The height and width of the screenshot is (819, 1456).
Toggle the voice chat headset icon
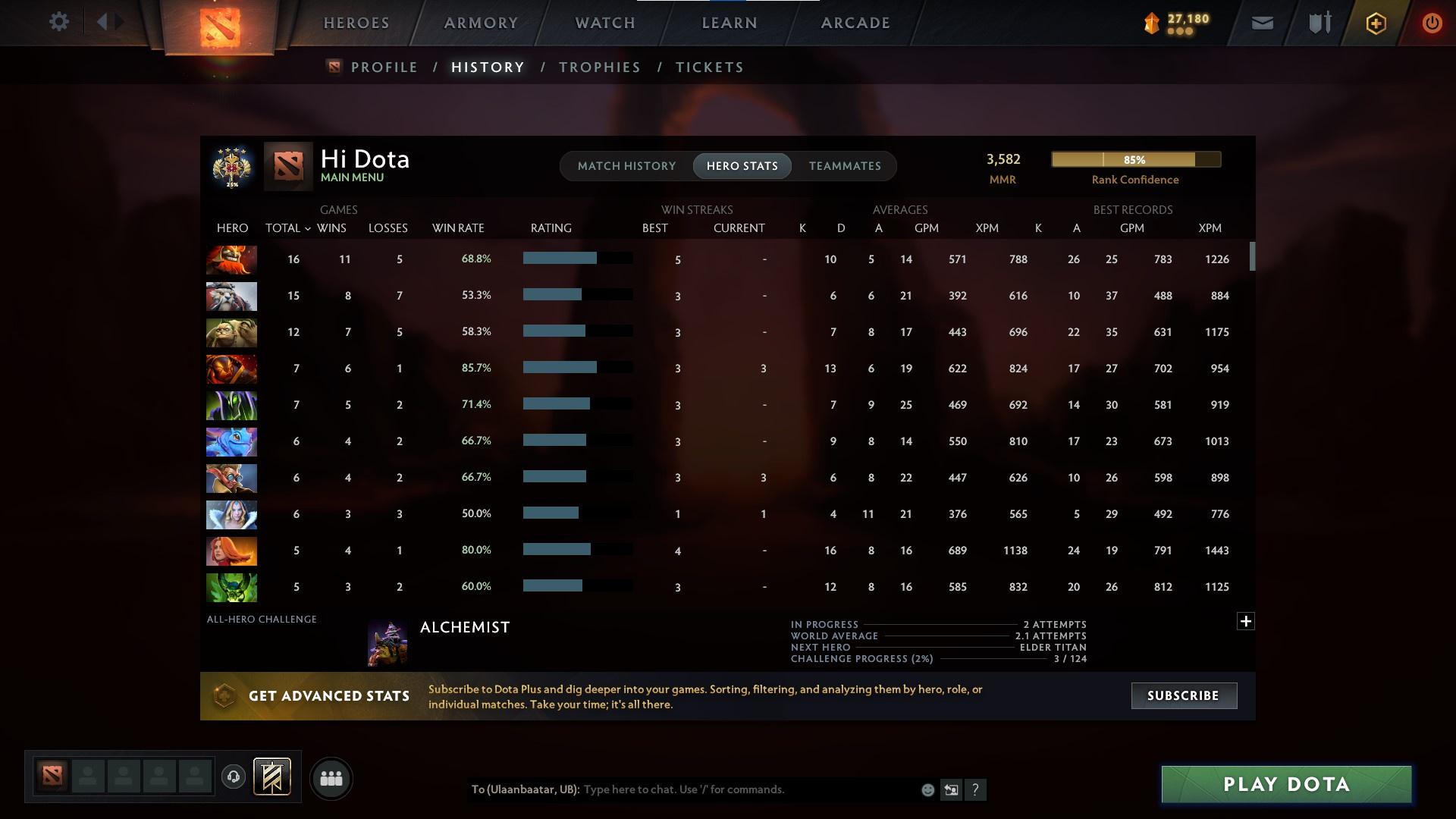tap(234, 776)
